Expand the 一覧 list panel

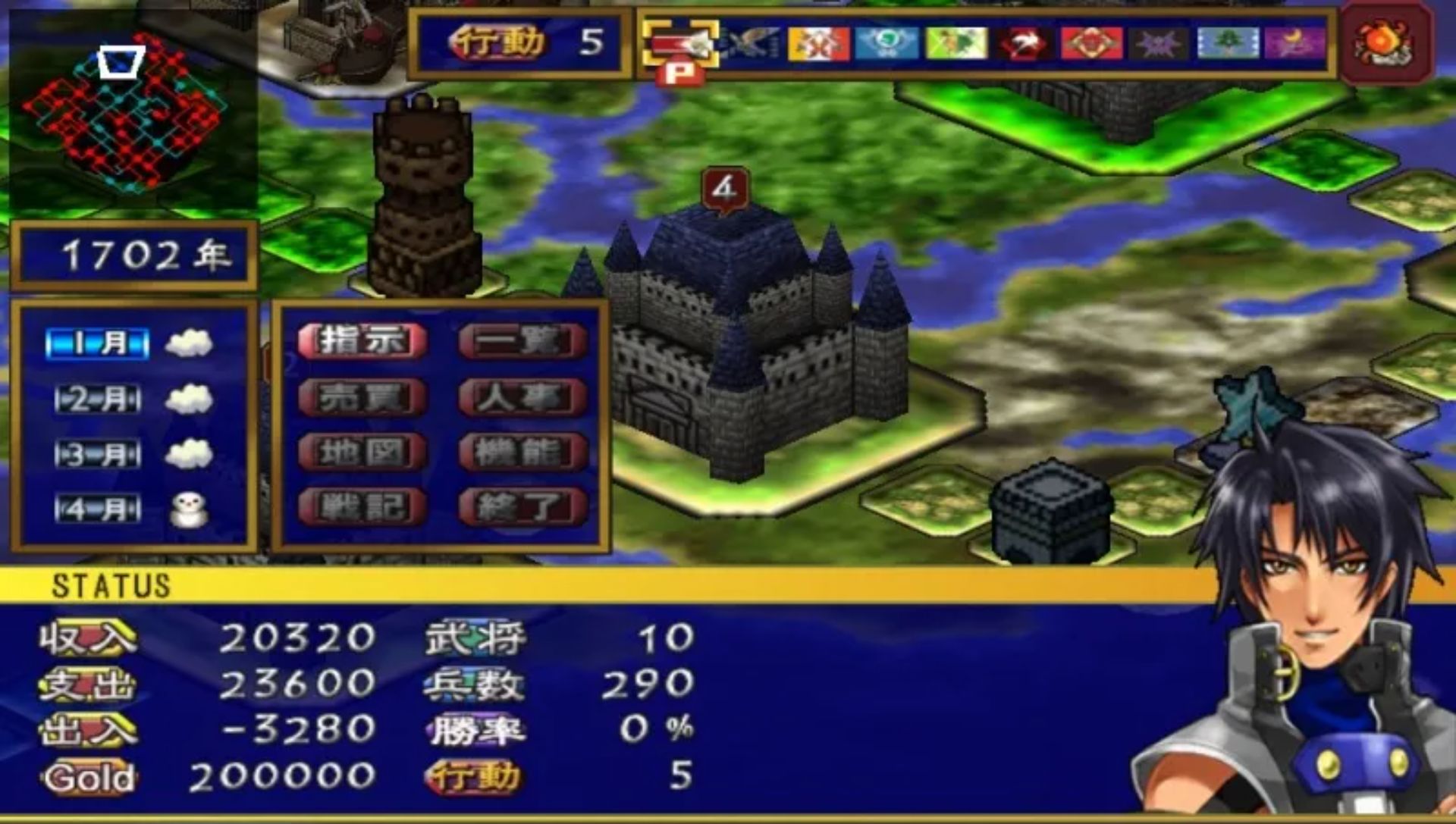tap(520, 341)
